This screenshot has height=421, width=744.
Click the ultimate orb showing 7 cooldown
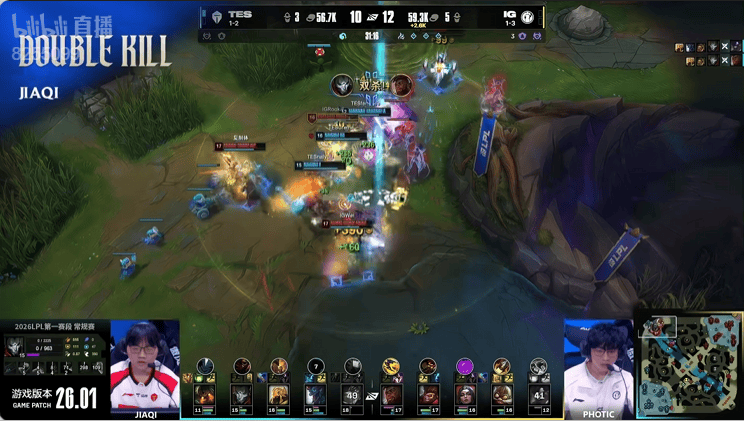point(316,366)
